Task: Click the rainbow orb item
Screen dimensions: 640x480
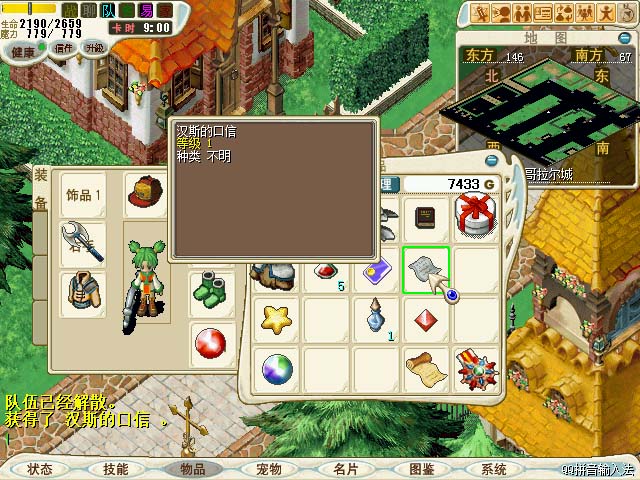Action: tap(276, 369)
